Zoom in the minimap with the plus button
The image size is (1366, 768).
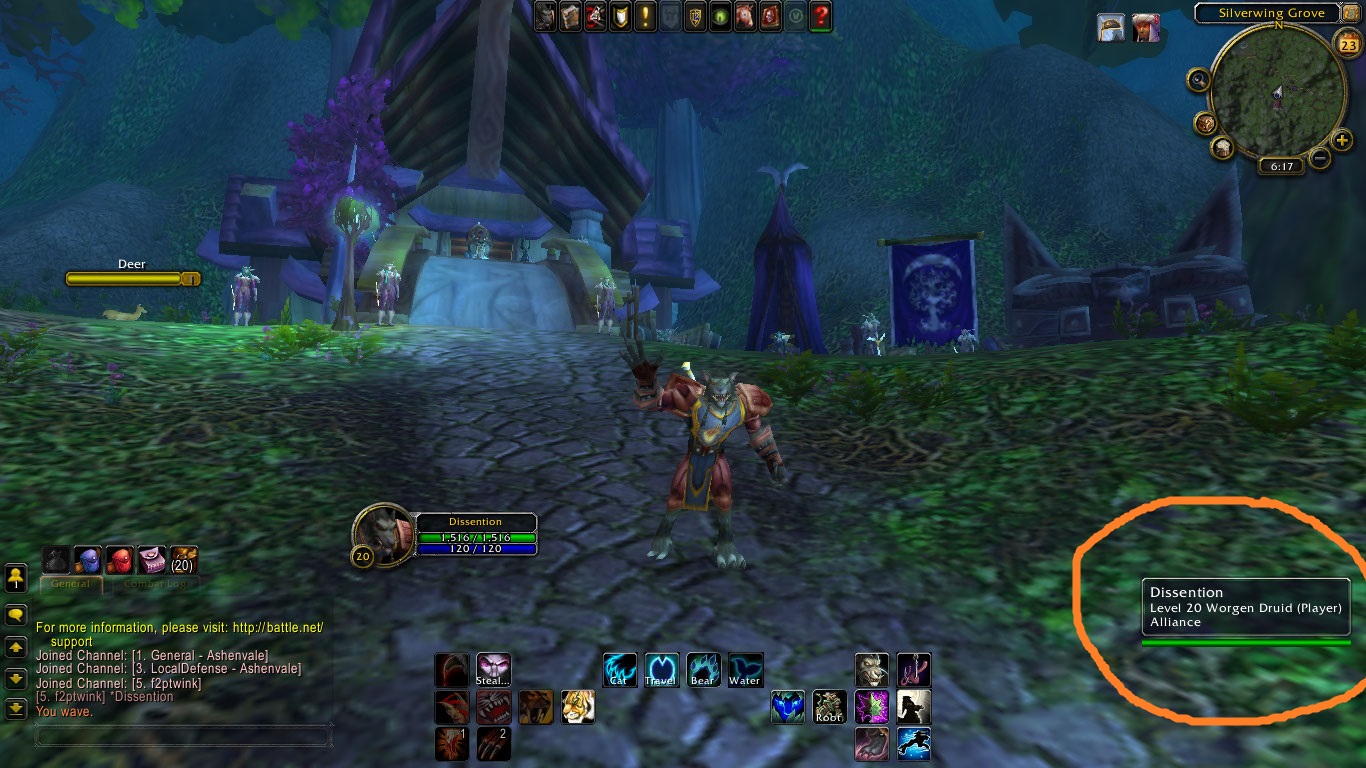1342,140
